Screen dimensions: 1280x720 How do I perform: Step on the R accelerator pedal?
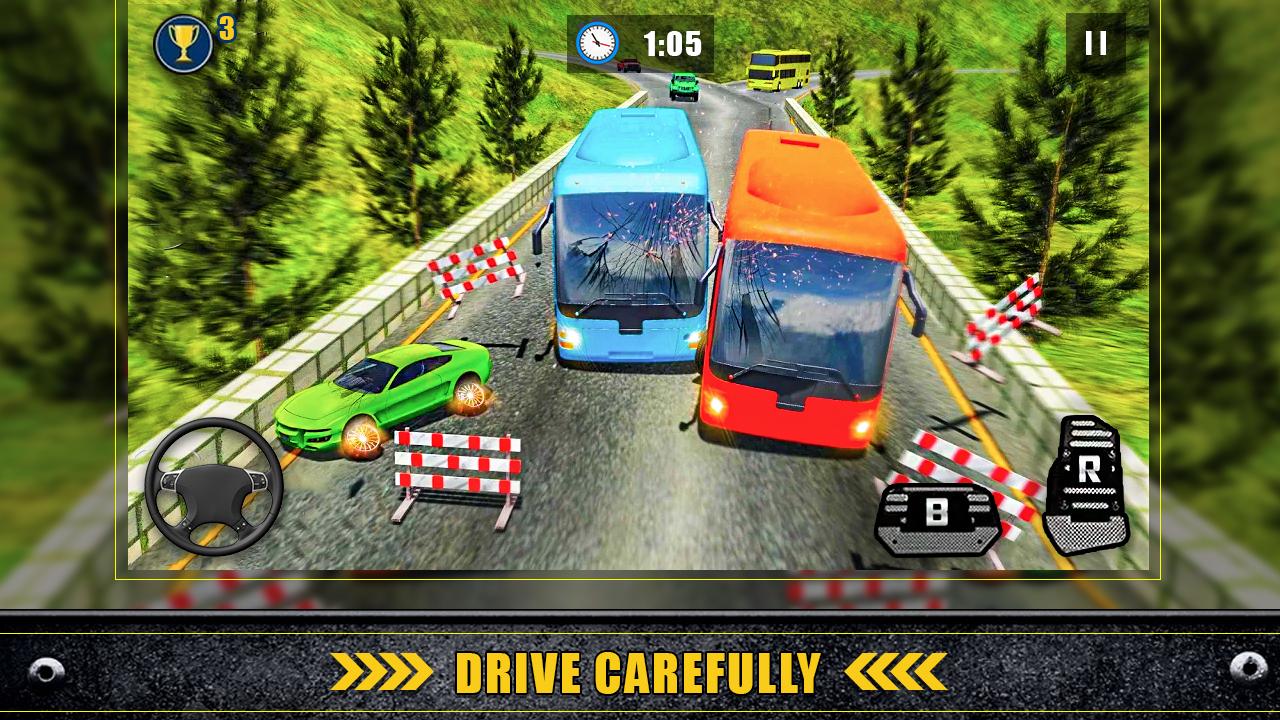(x=1087, y=485)
